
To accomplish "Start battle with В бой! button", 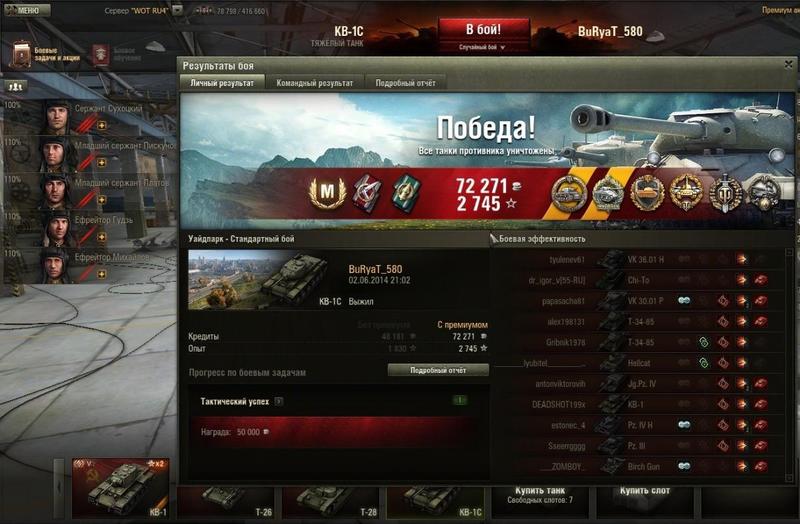I will [x=484, y=30].
